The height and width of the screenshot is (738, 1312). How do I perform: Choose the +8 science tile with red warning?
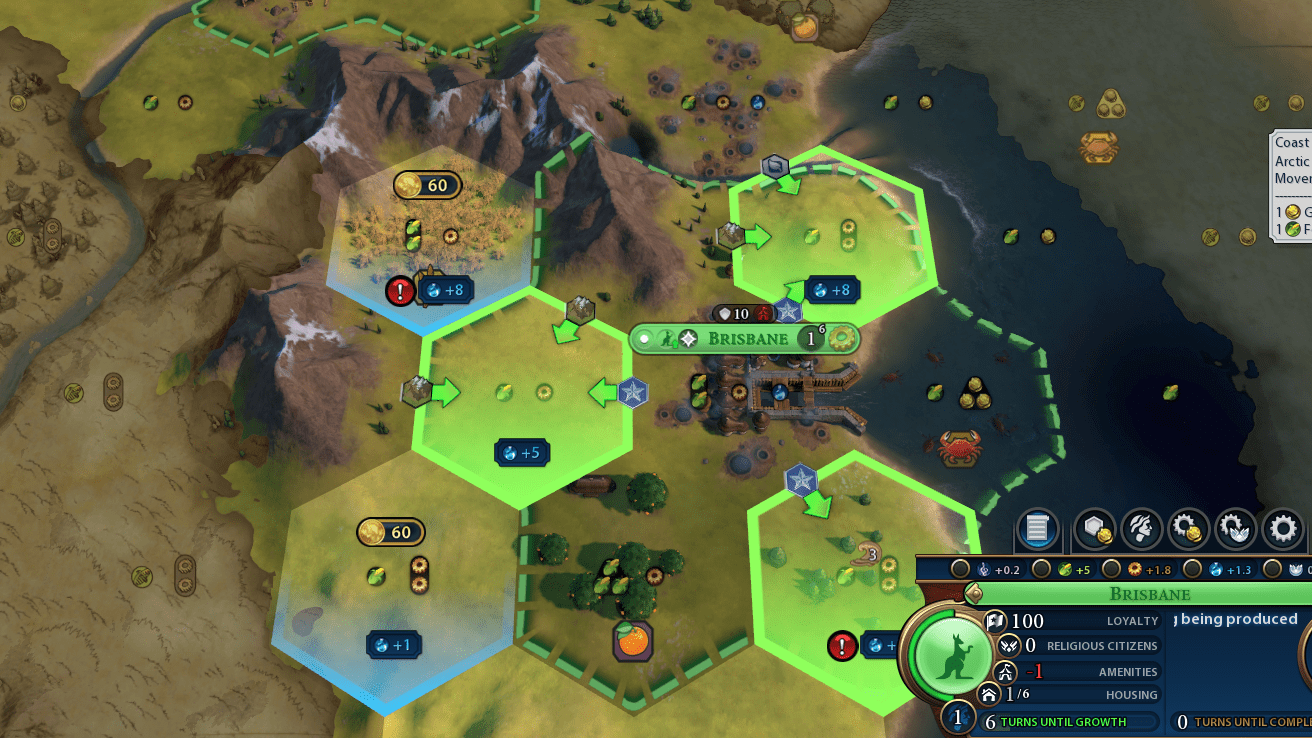click(x=444, y=290)
